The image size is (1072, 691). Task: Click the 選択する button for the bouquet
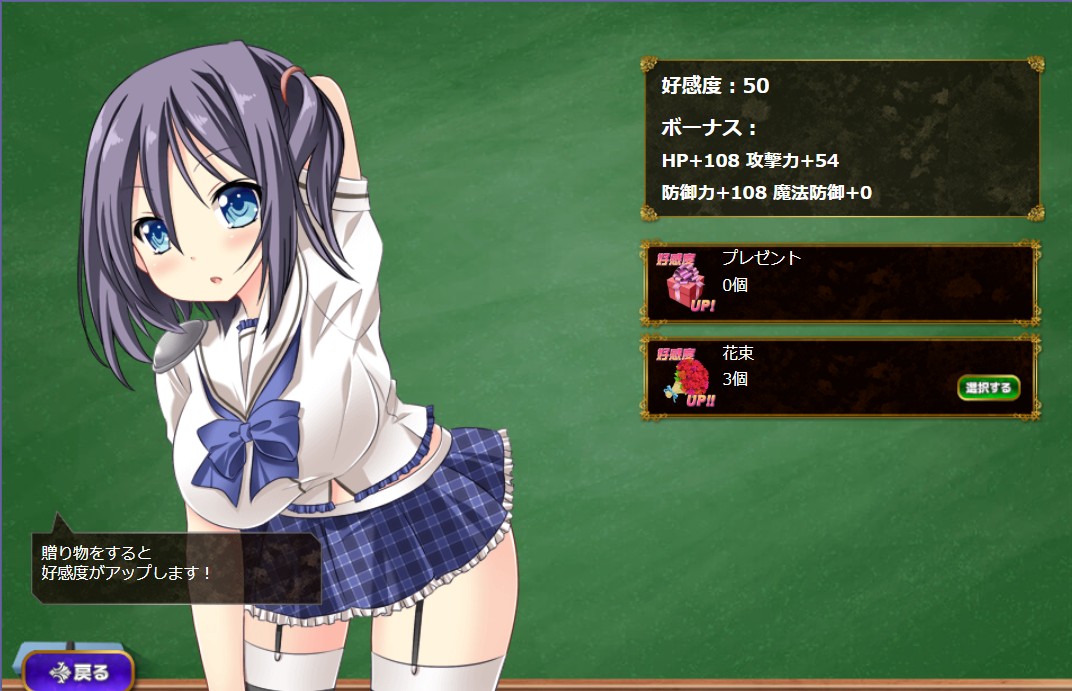988,387
